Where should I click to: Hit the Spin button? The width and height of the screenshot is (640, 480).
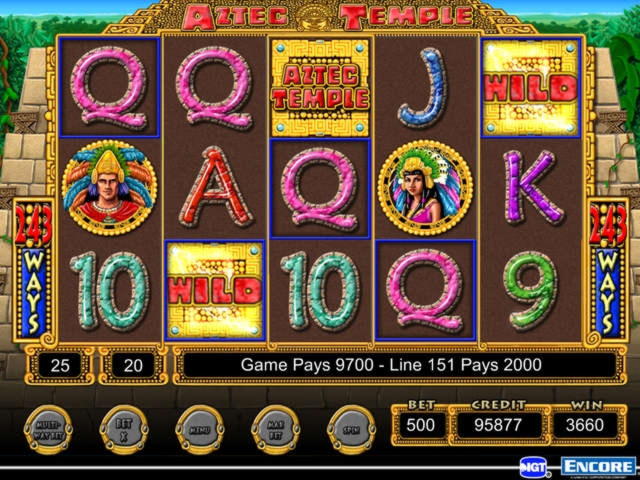tap(351, 430)
